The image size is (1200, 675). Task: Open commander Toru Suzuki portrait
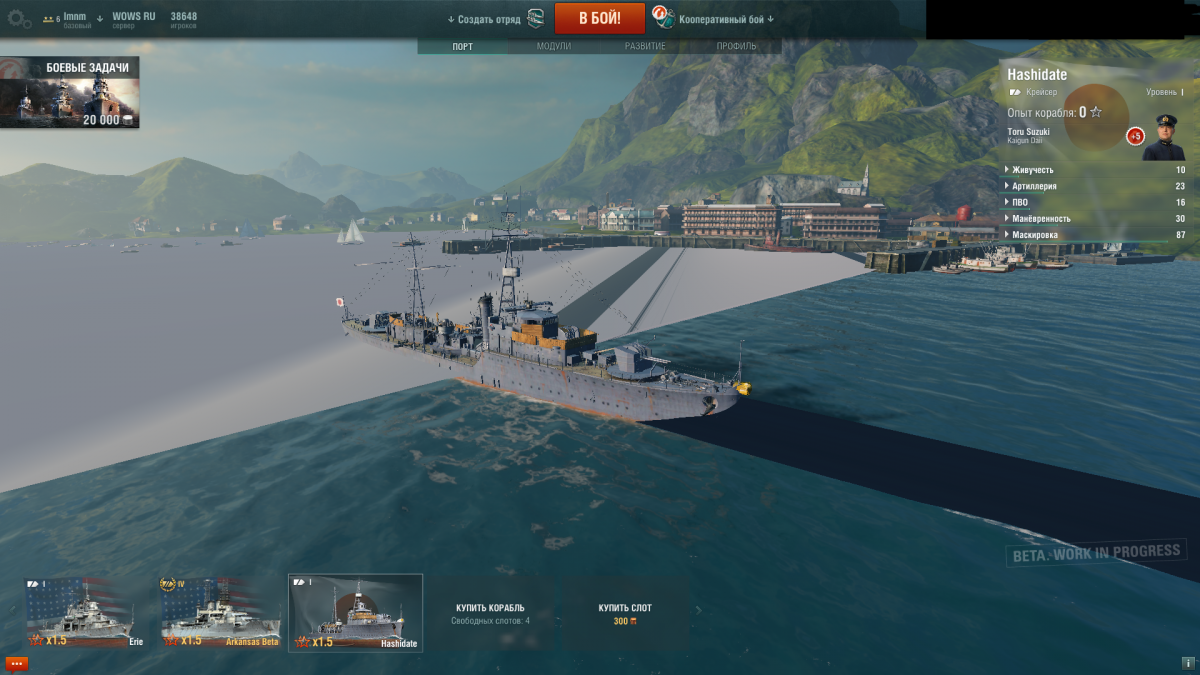[1164, 138]
